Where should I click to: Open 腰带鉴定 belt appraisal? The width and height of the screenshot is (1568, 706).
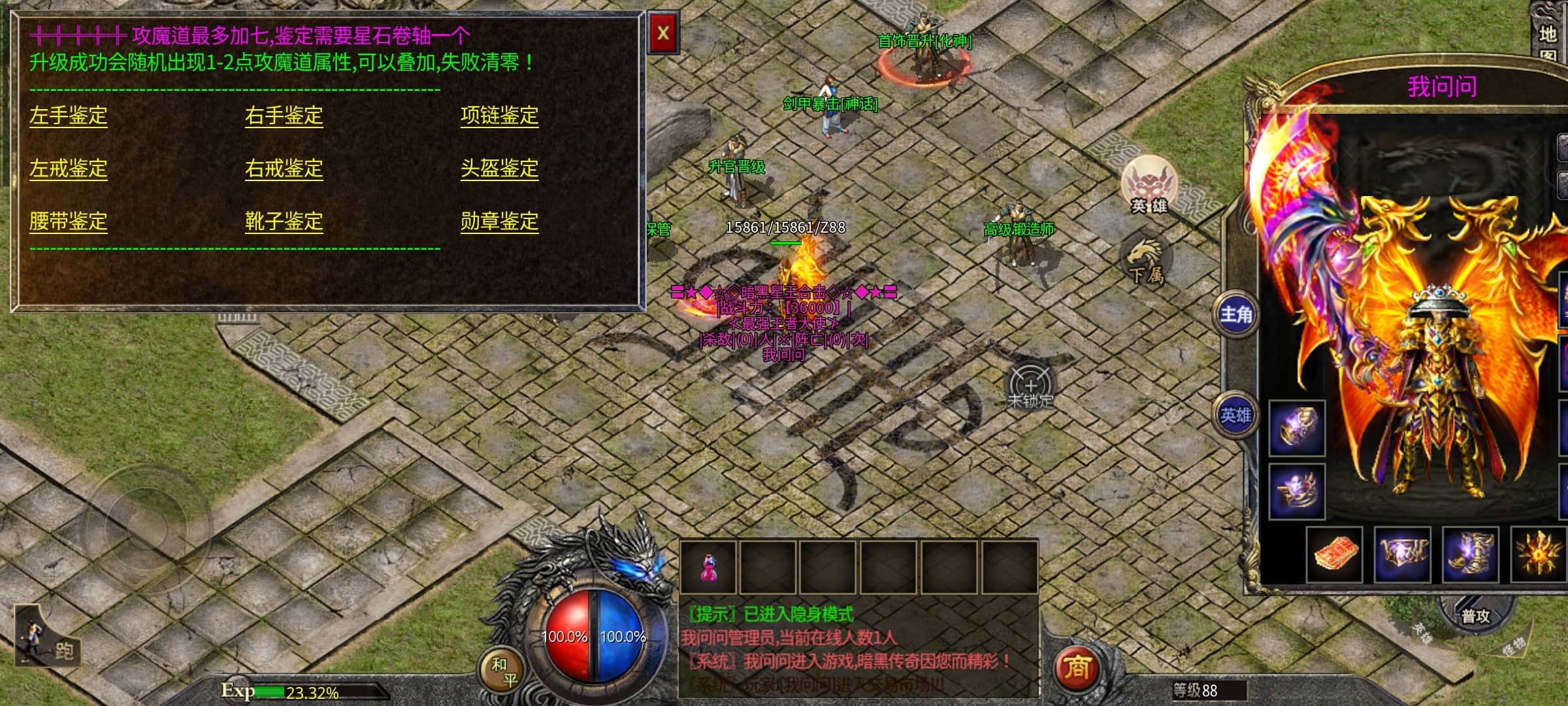click(x=68, y=222)
